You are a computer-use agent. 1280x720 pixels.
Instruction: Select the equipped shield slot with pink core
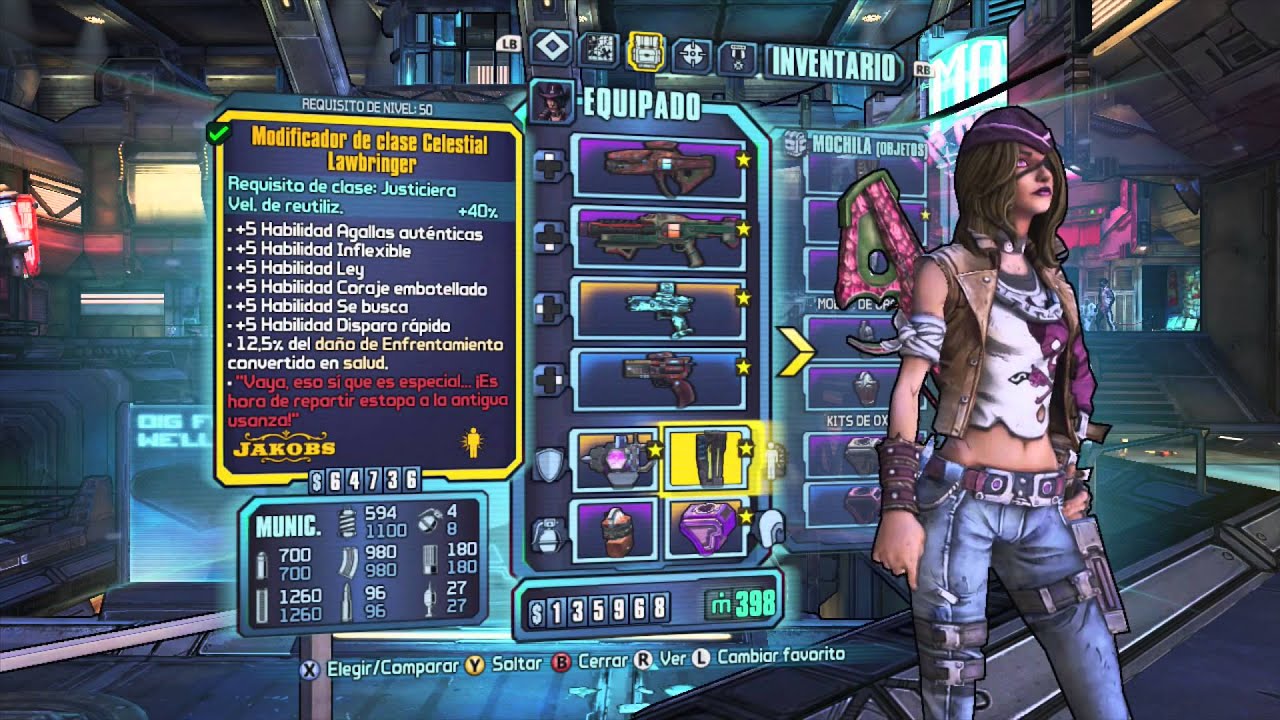pyautogui.click(x=614, y=459)
